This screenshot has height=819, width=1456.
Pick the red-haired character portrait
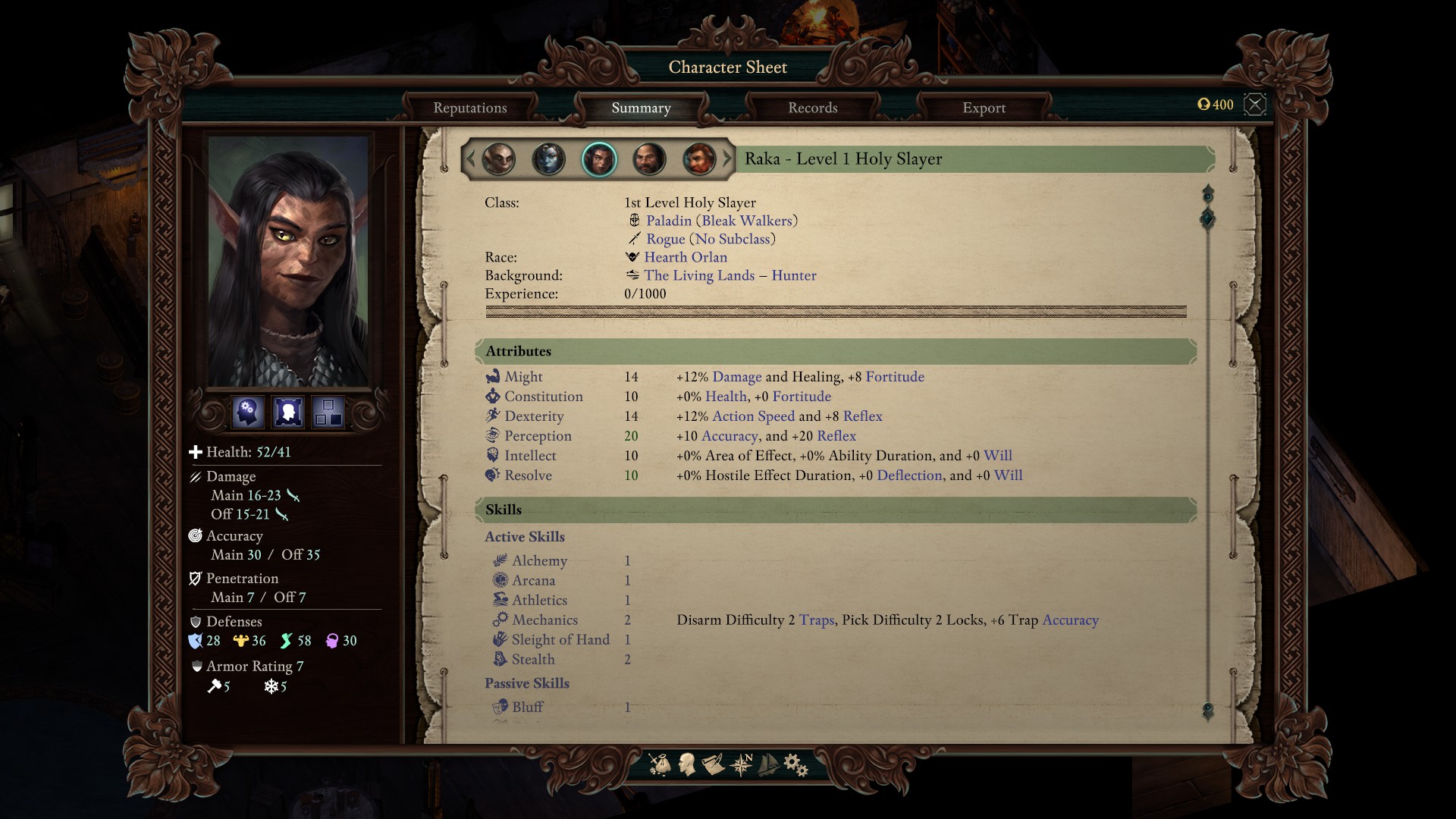[x=698, y=159]
